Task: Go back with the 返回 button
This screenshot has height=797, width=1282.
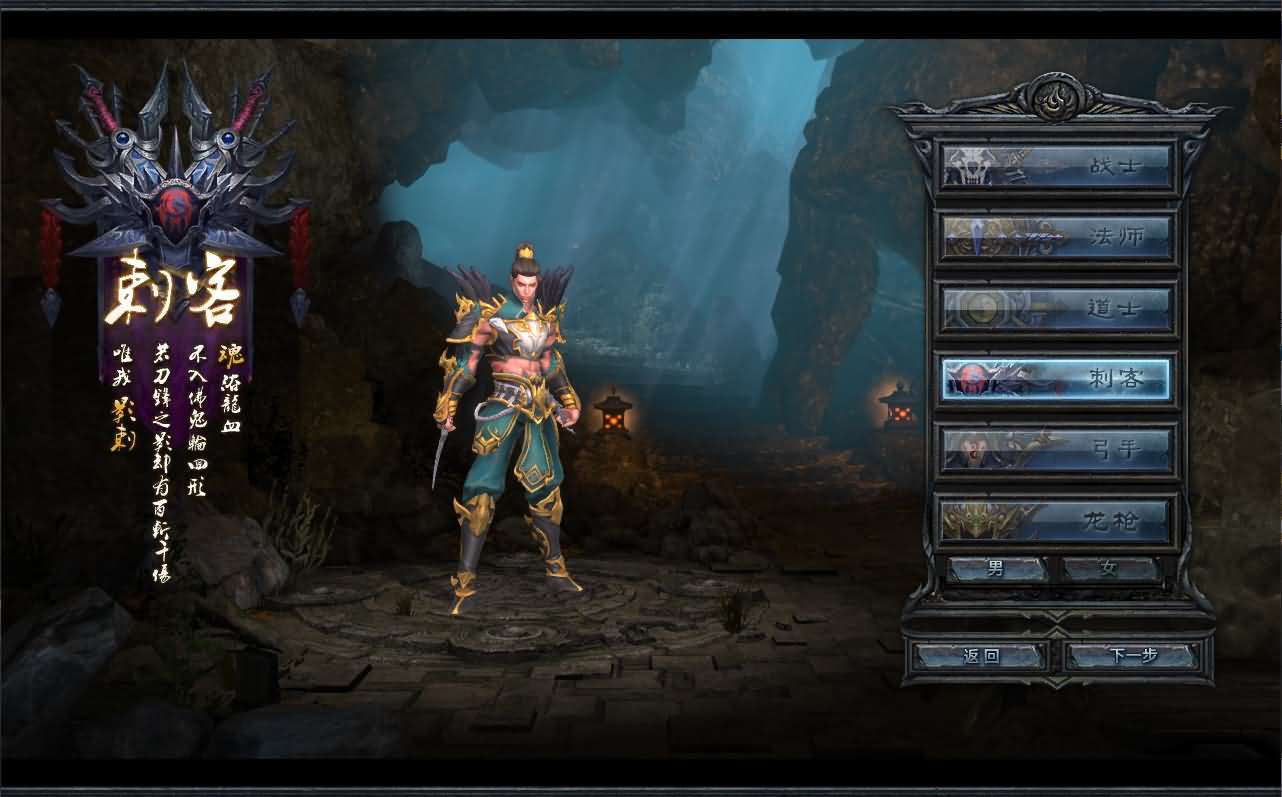Action: pos(981,656)
